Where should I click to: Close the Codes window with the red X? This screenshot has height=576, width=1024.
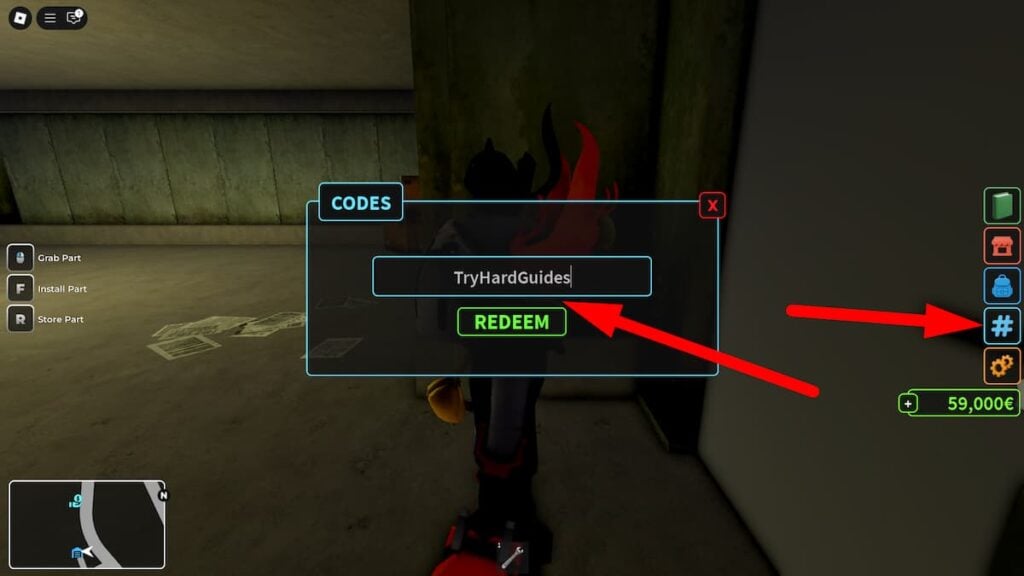712,205
